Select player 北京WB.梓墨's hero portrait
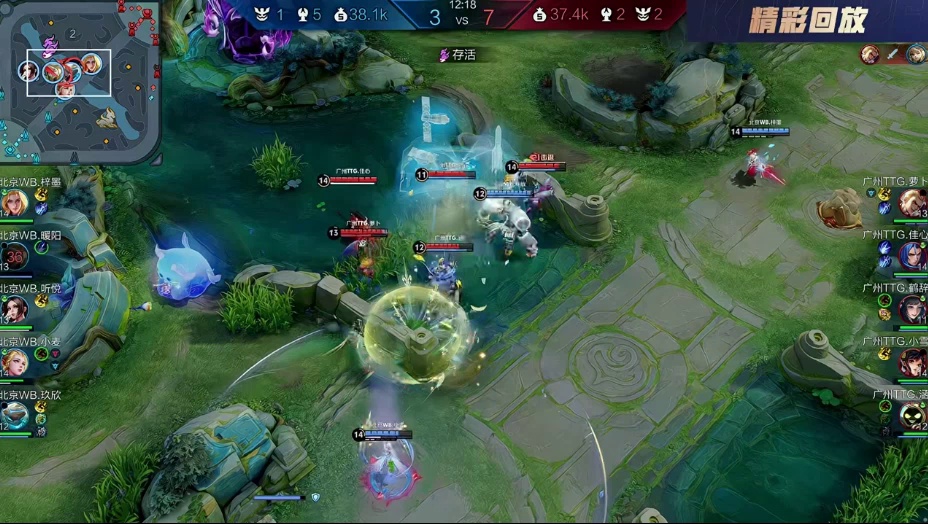Viewport: 928px width, 524px height. [14, 202]
